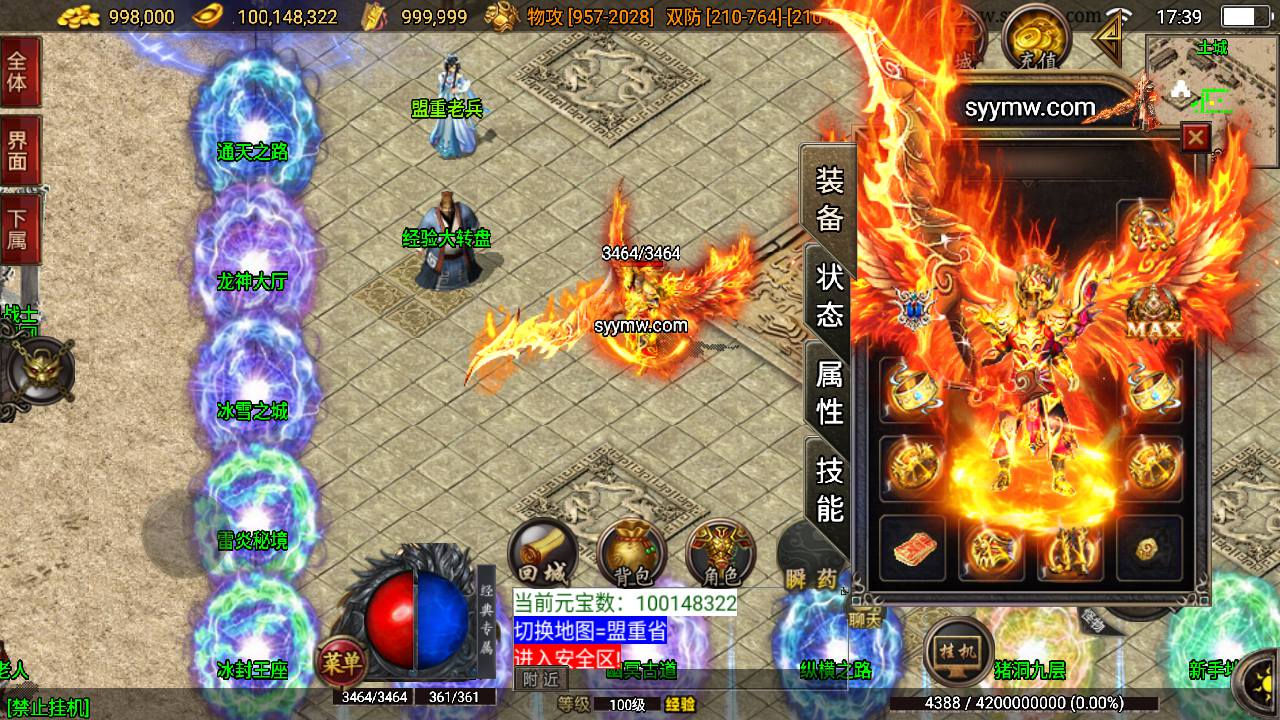Select the 全体 side tab
This screenshot has width=1280, height=720.
tap(18, 70)
